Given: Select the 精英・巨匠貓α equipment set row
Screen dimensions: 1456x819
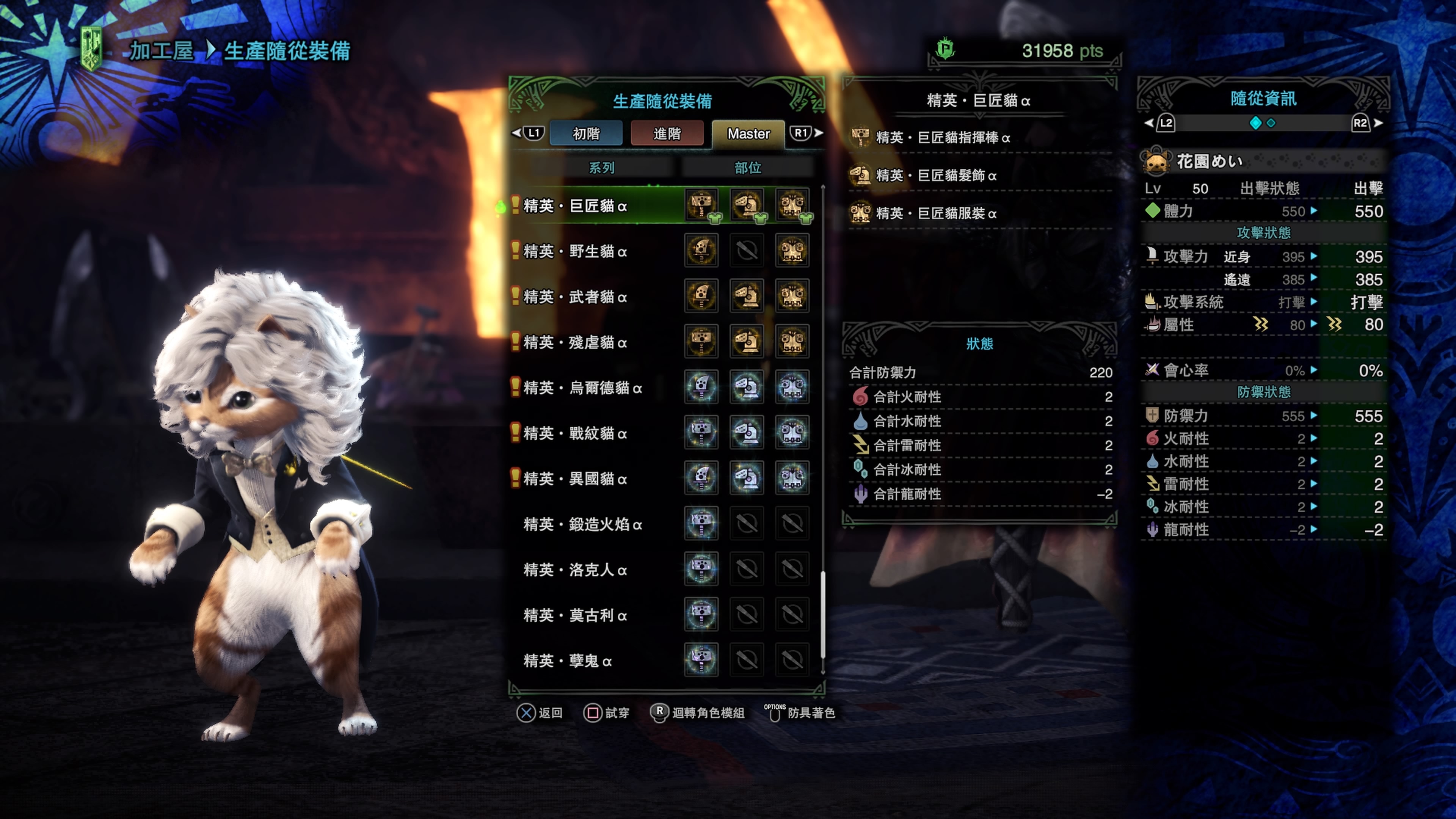Looking at the screenshot, I should (575, 206).
